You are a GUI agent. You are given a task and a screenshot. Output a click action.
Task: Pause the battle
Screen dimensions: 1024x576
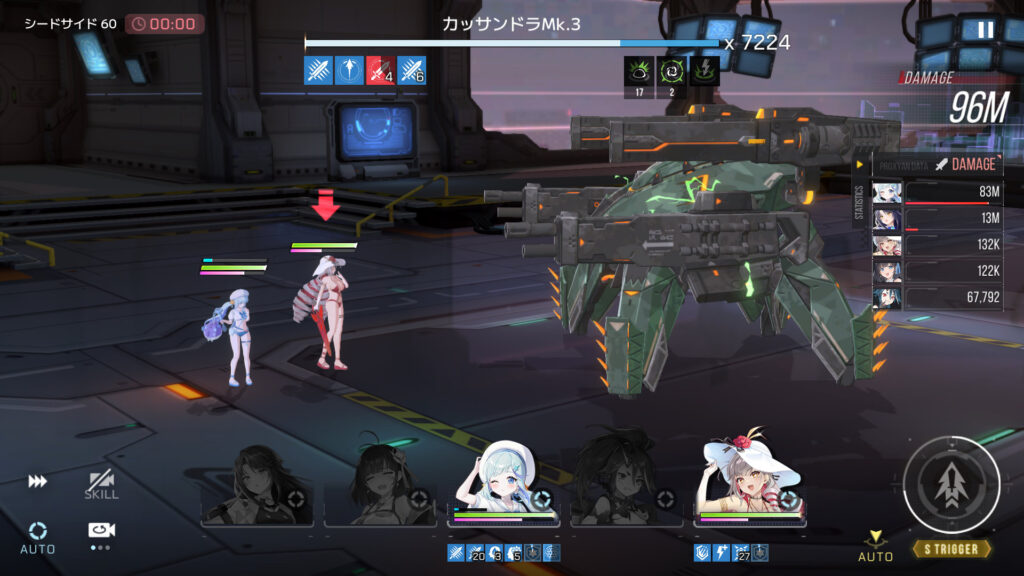click(985, 30)
